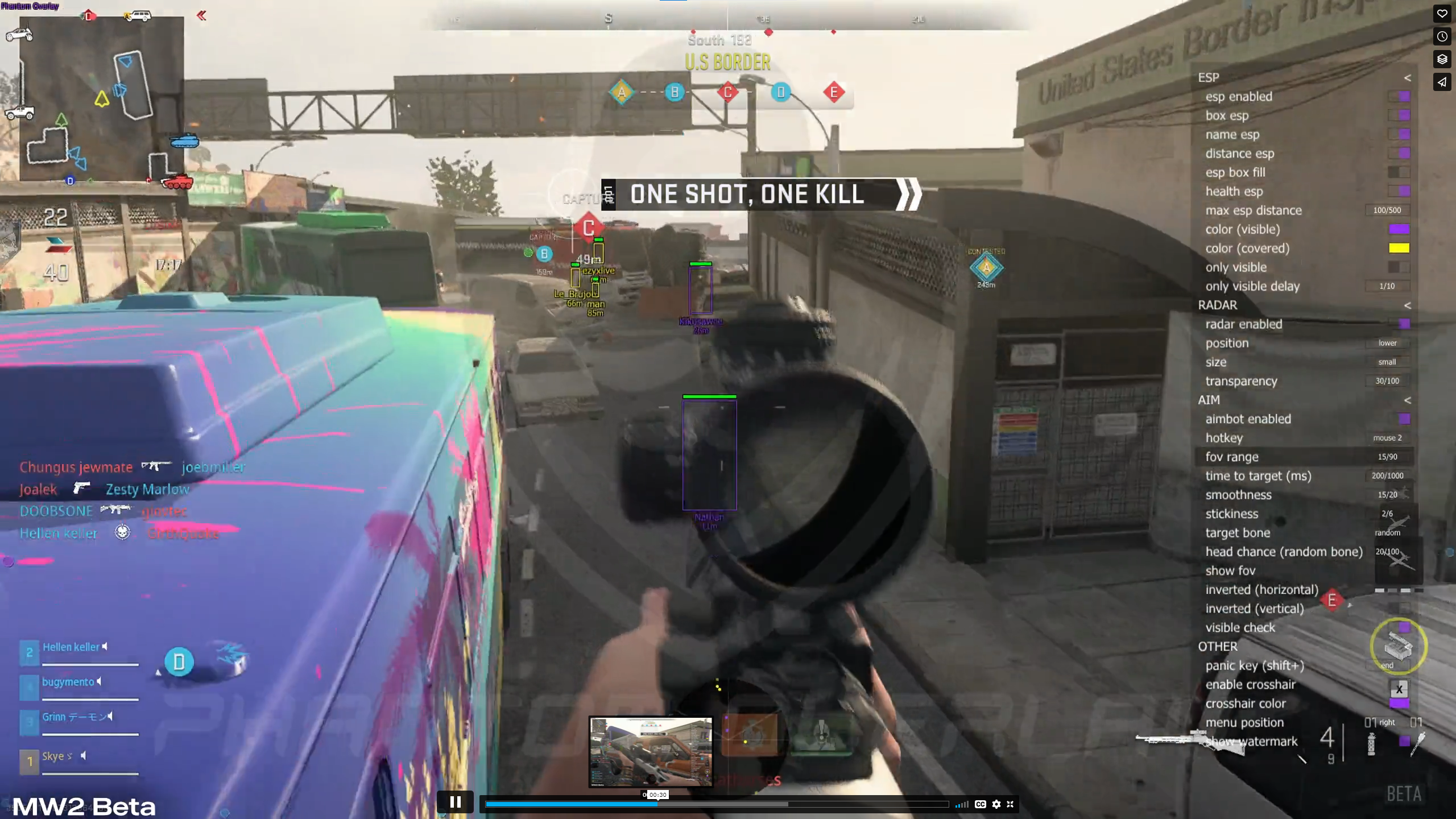Viewport: 1456px width, 819px height.
Task: Click the heart favorite icon on the right edge
Action: pyautogui.click(x=1442, y=14)
